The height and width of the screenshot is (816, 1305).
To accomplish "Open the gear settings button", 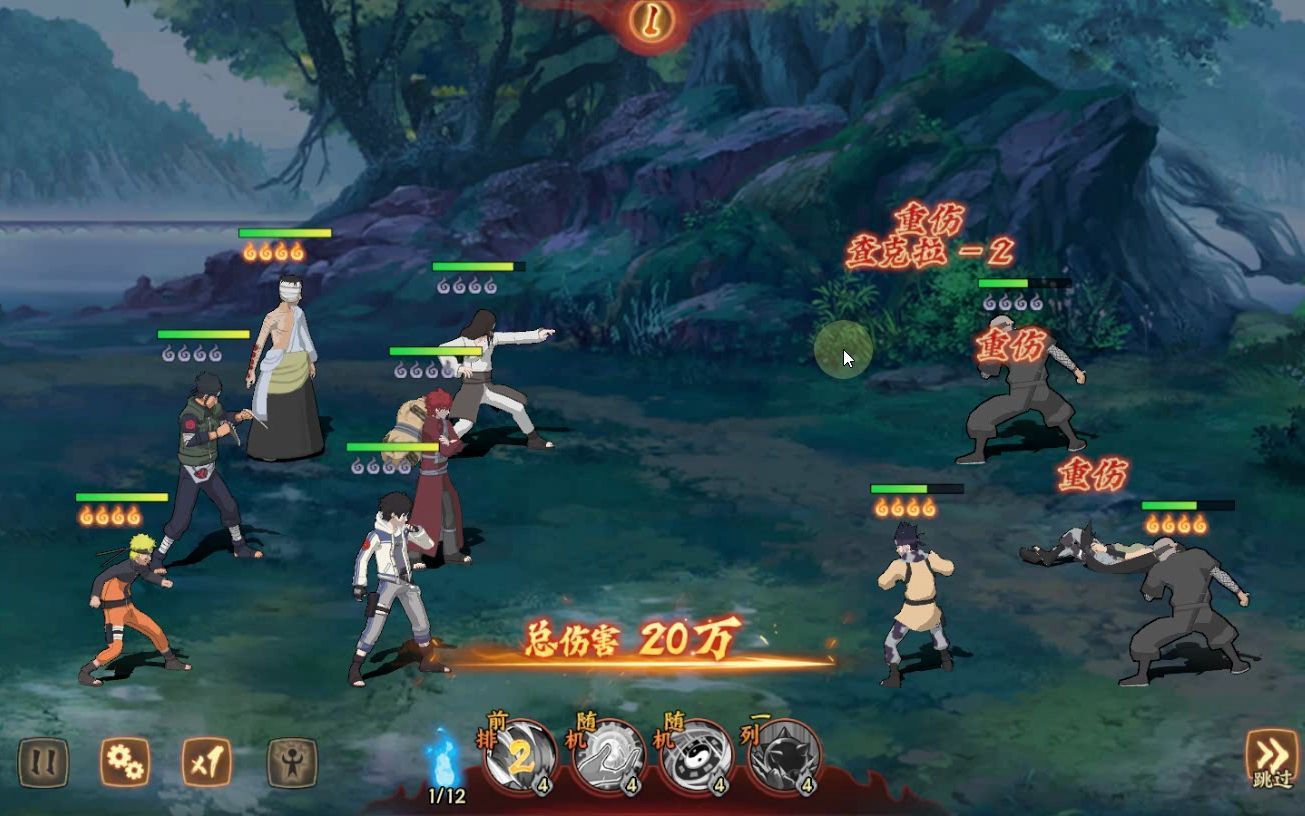I will [x=125, y=763].
